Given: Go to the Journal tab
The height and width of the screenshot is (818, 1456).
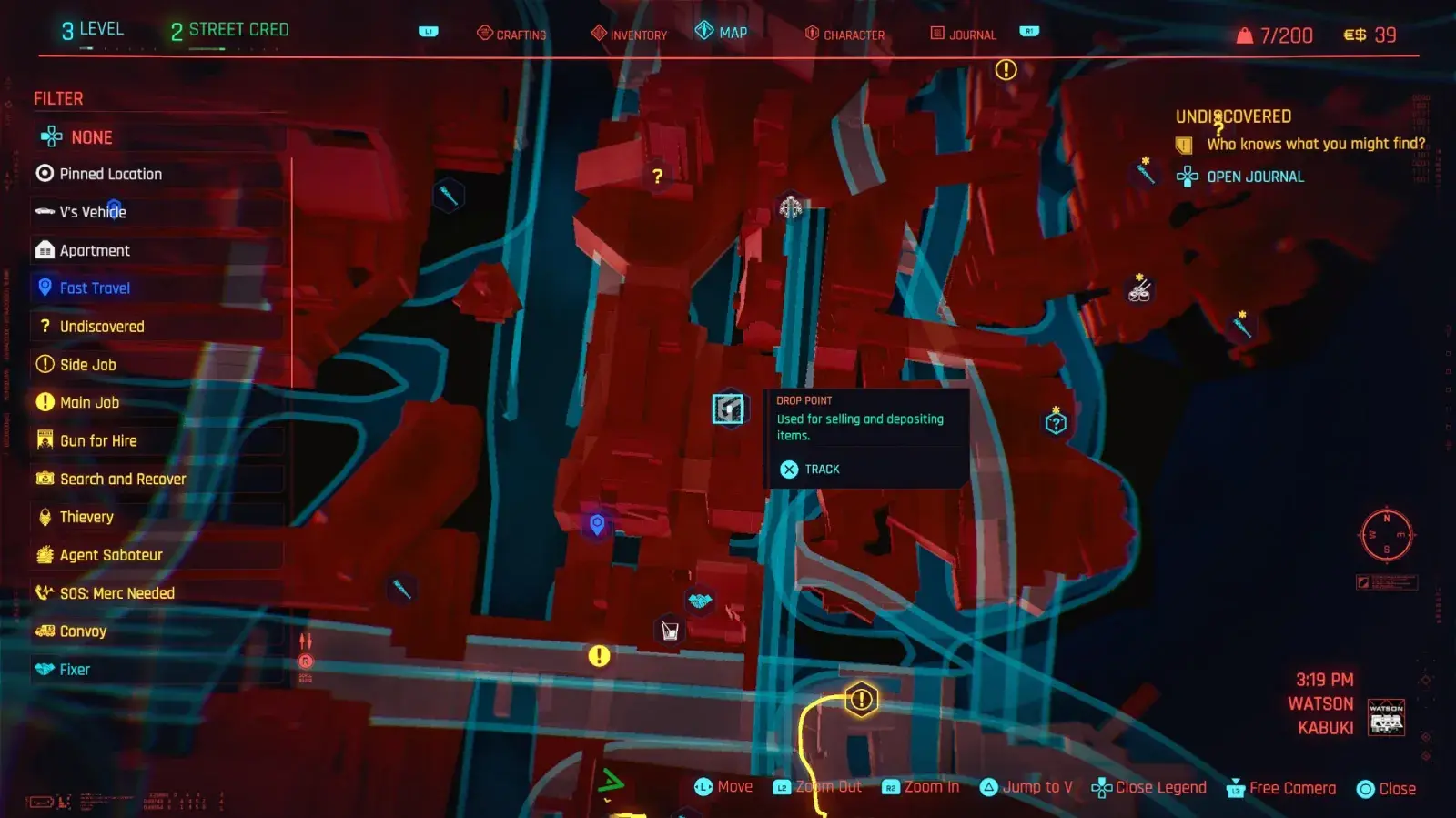Looking at the screenshot, I should point(963,35).
